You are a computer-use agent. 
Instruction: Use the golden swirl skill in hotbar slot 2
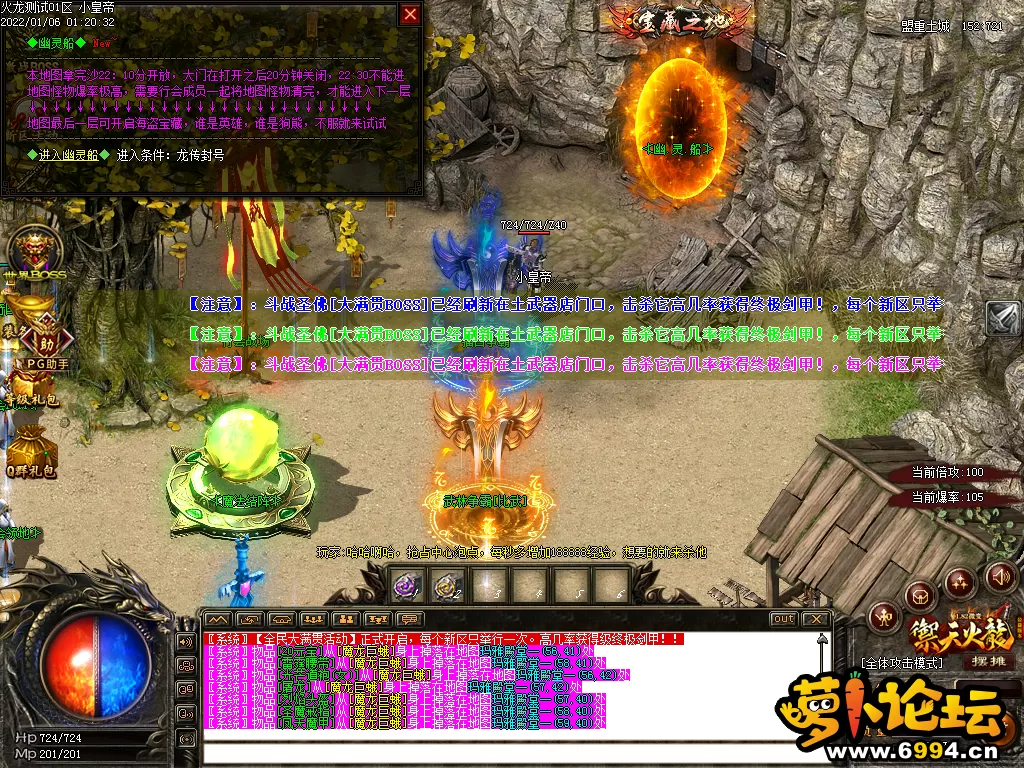click(447, 586)
